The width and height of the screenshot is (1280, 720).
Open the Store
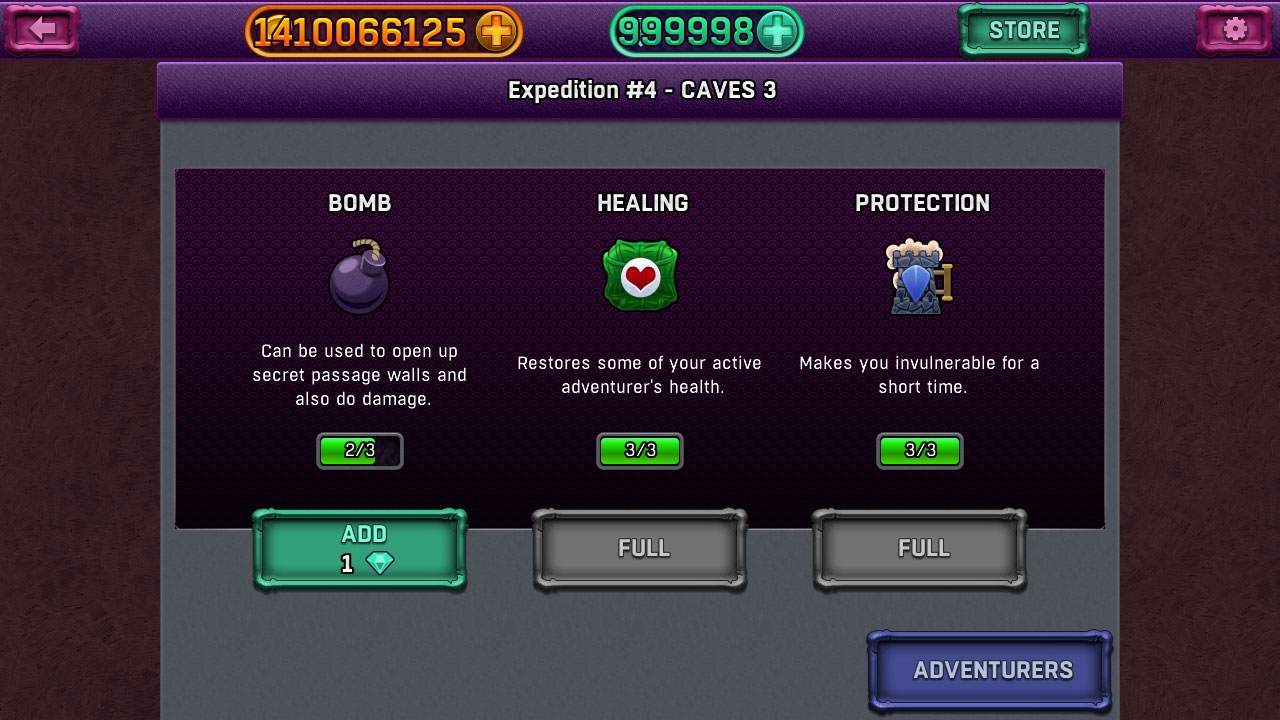1023,31
